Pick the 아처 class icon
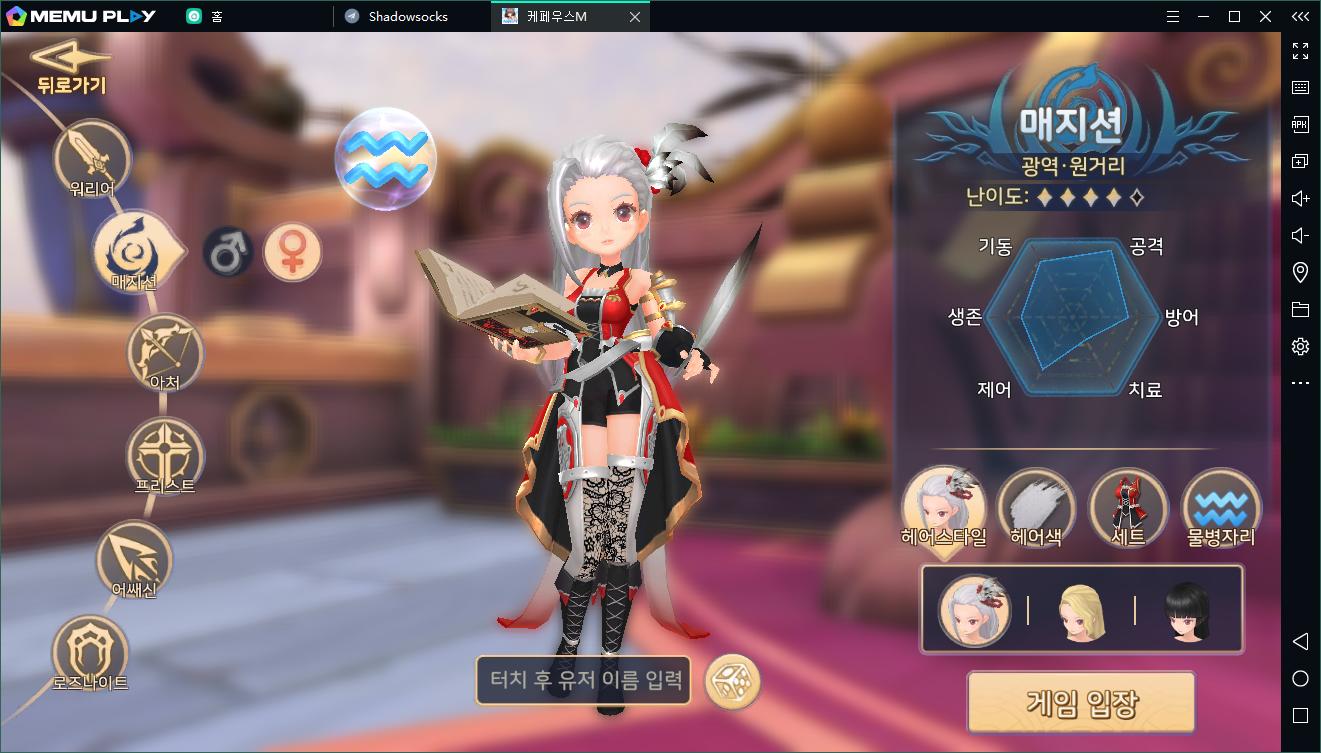 pyautogui.click(x=165, y=352)
